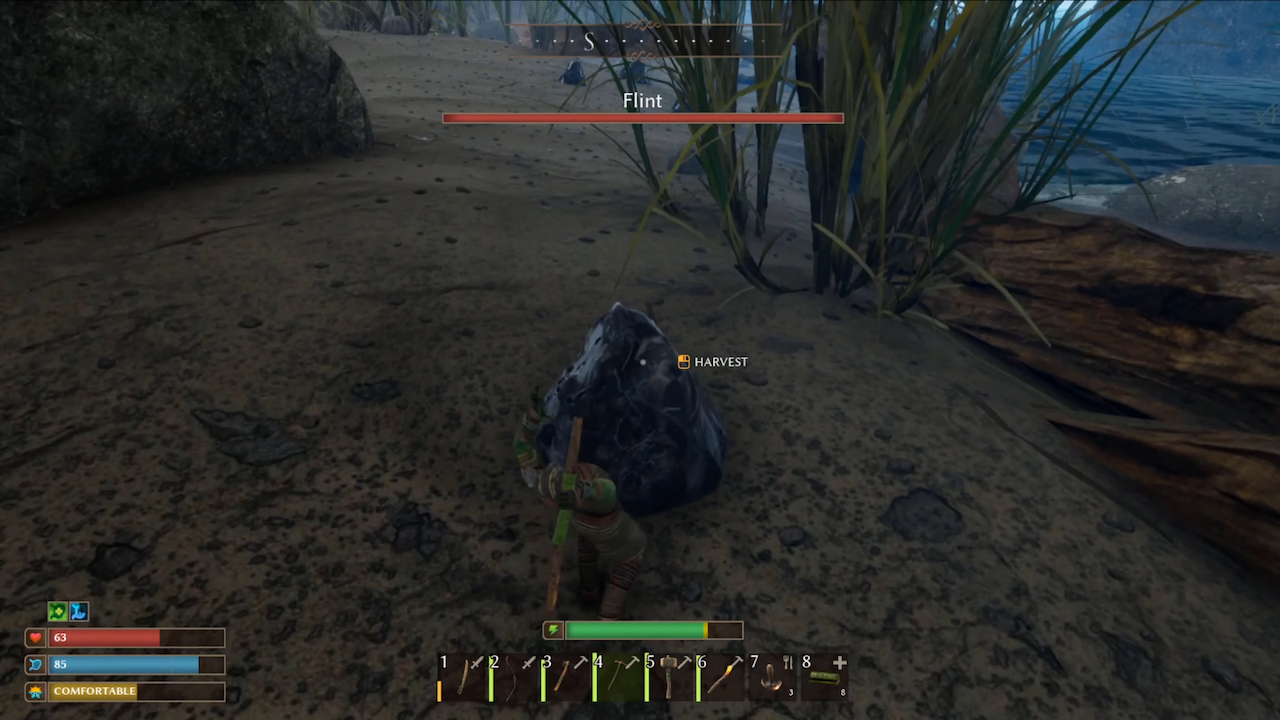Click the glider item in slot 8
Viewport: 1280px width, 720px height.
click(826, 680)
